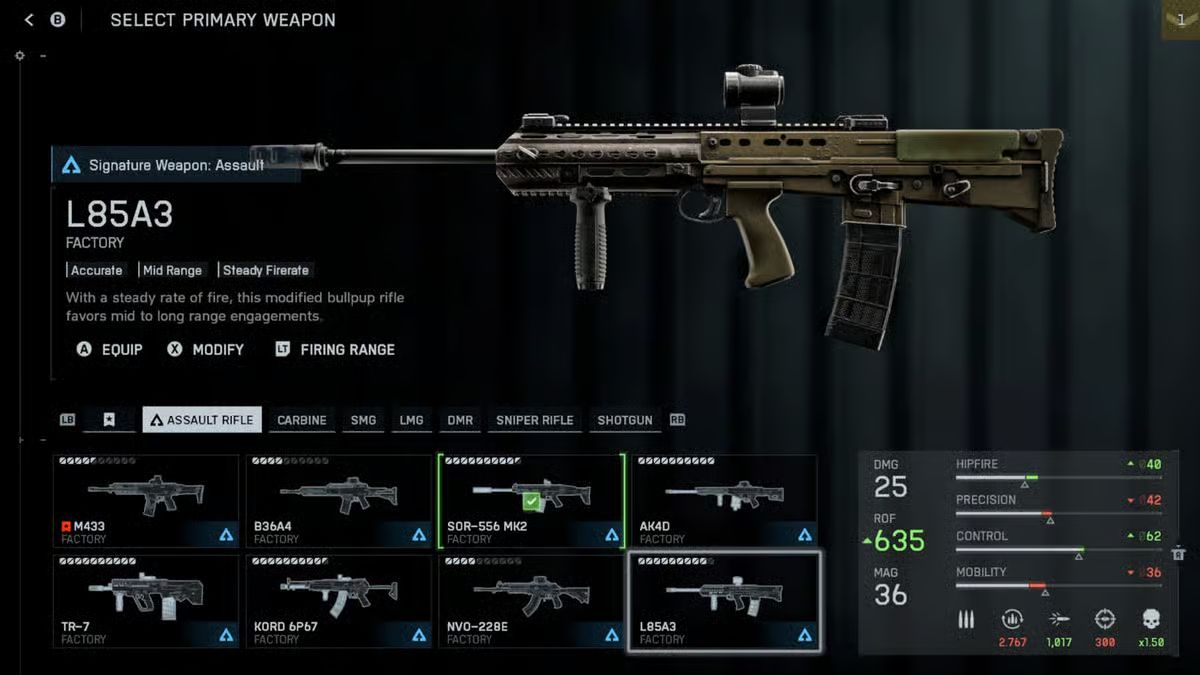Choose the Shotgun category tab
Viewport: 1200px width, 675px height.
625,420
